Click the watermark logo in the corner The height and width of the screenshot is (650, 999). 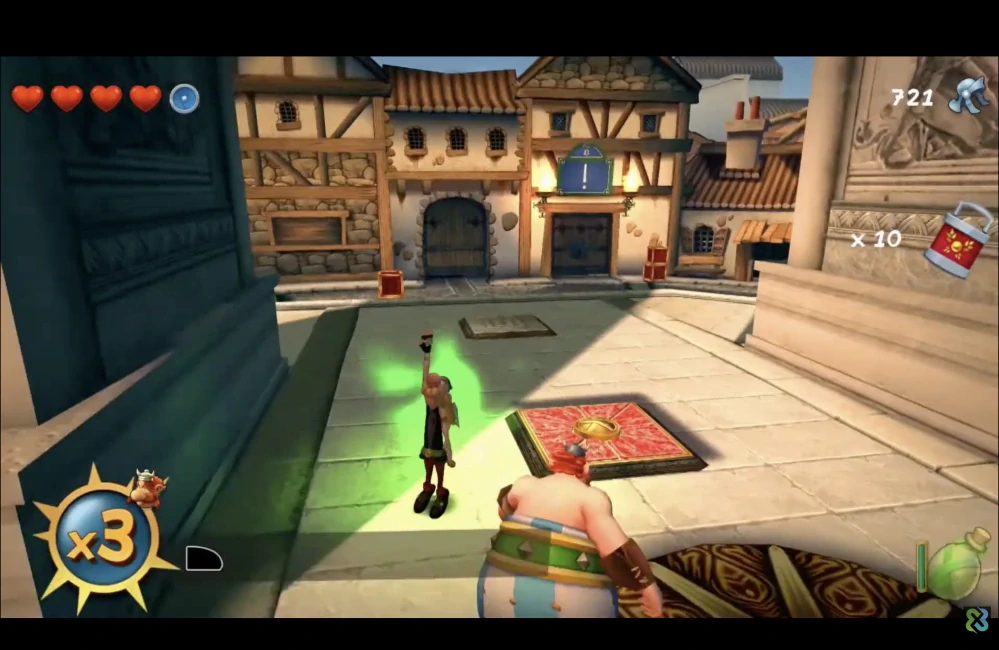pos(975,620)
